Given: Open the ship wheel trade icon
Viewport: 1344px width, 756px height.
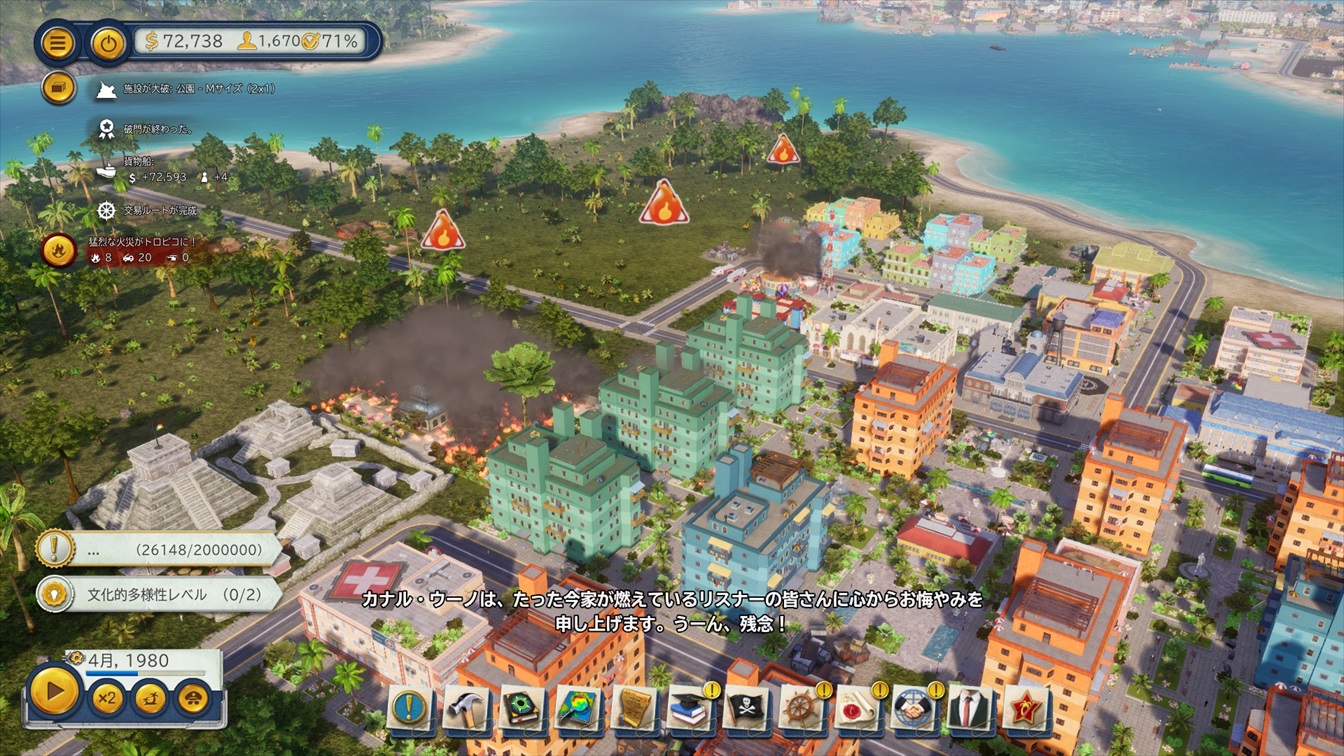Looking at the screenshot, I should 802,708.
